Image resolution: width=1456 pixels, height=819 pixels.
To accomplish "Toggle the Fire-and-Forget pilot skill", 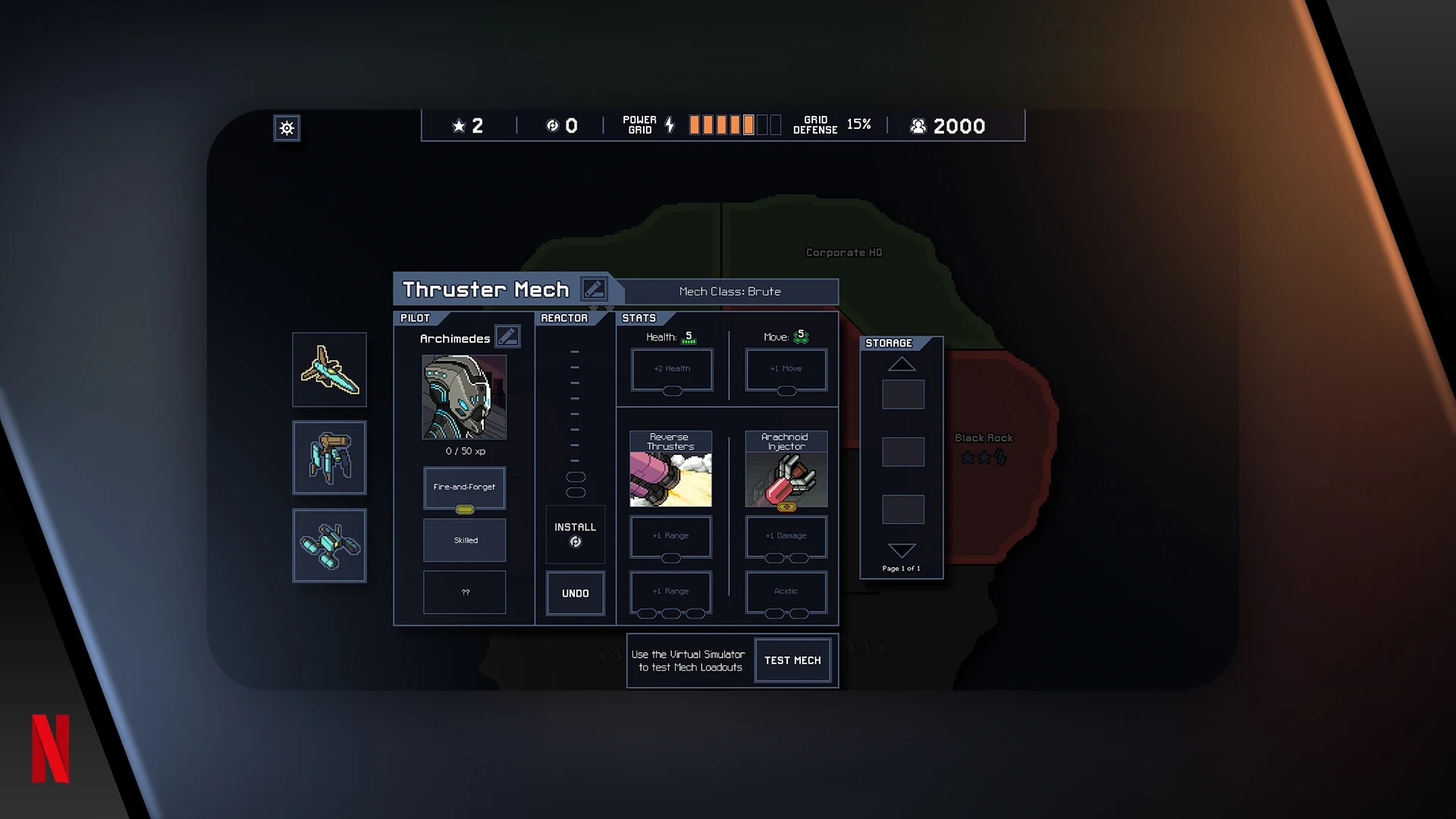I will [x=464, y=488].
